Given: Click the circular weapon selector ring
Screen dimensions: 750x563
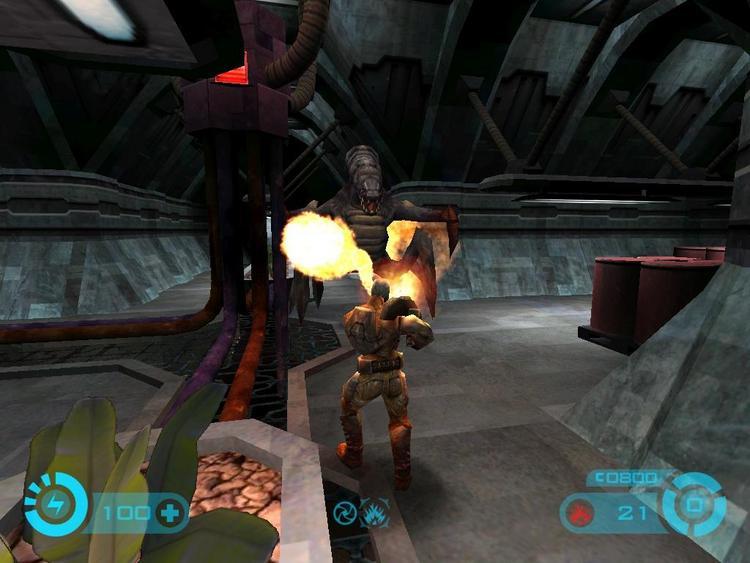Looking at the screenshot, I should click(x=693, y=504).
